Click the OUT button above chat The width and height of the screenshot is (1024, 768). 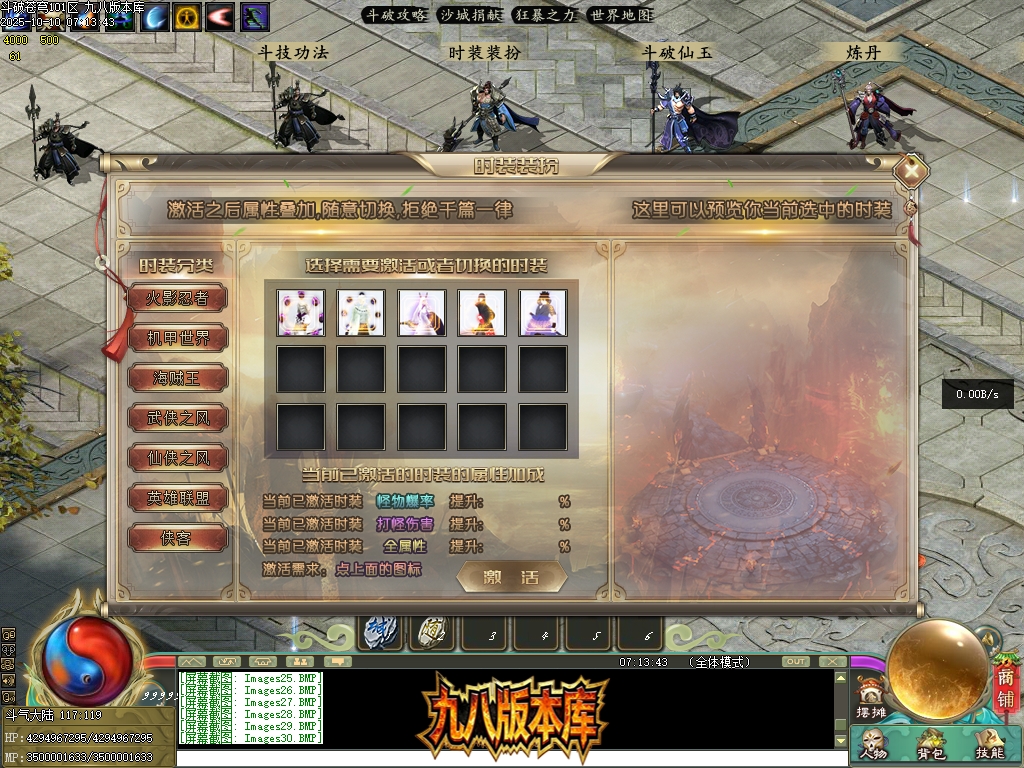tap(796, 662)
